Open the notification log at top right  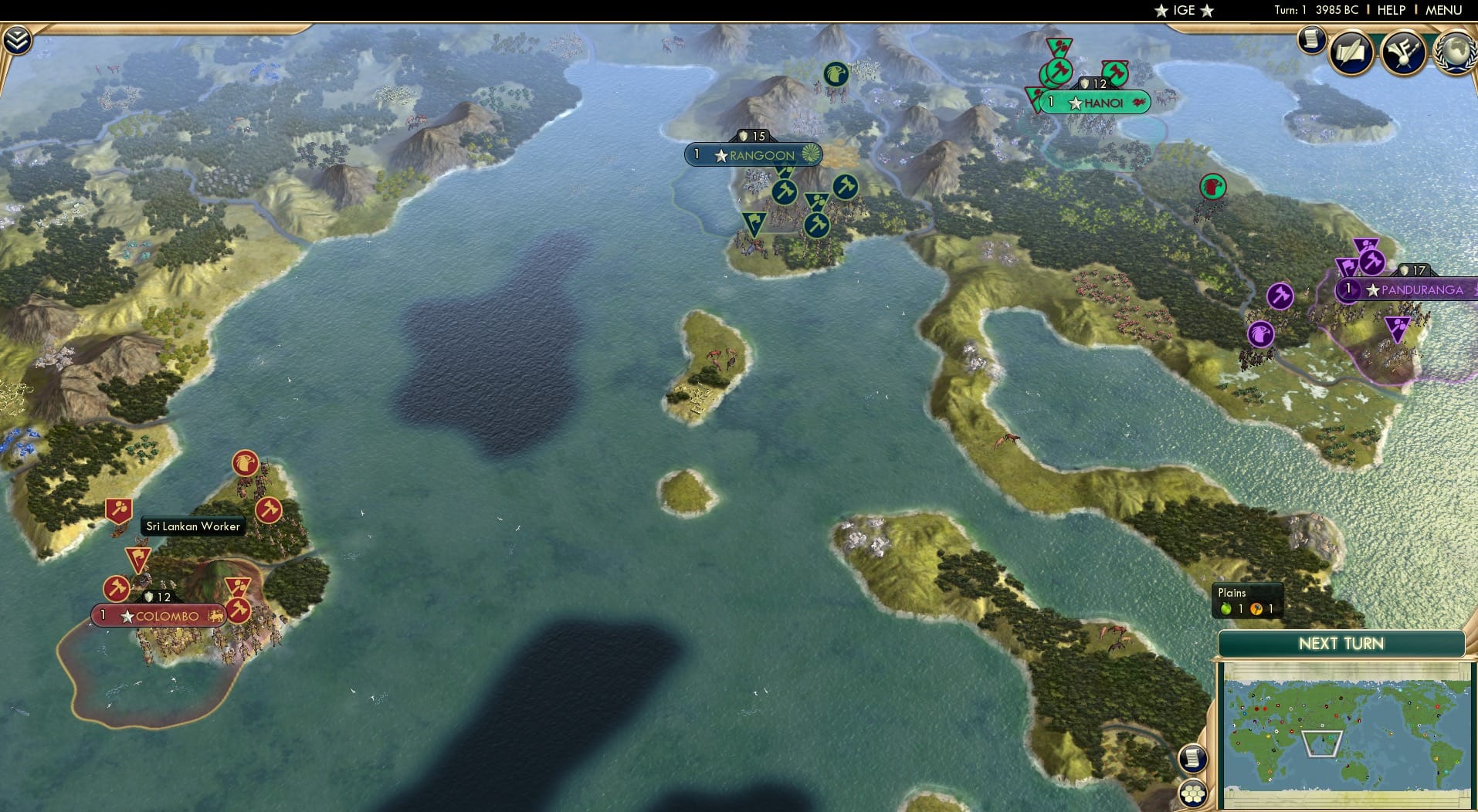[x=1310, y=41]
